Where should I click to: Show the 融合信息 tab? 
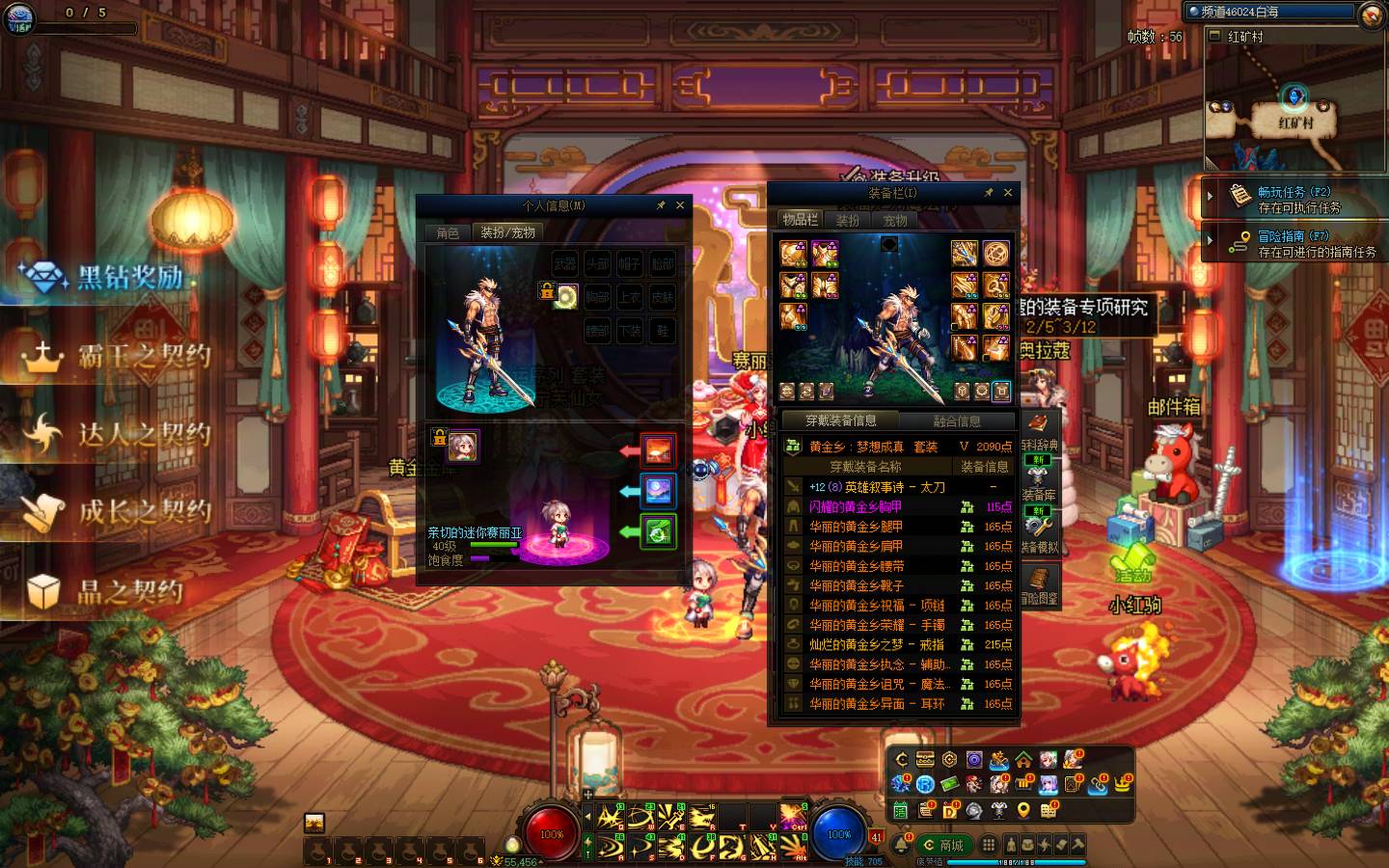click(956, 420)
